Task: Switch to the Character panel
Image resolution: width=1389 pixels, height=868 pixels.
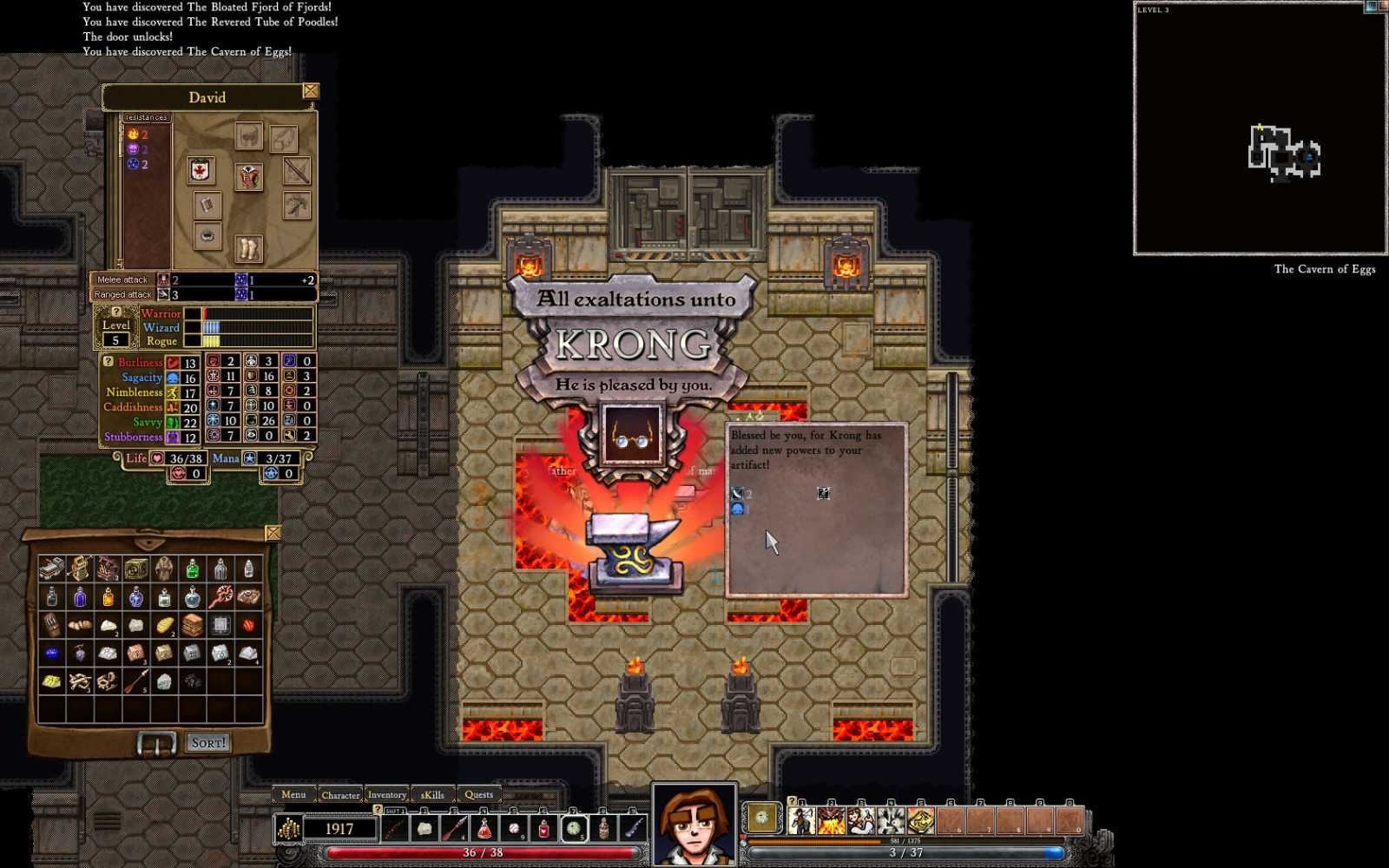Action: (x=341, y=795)
